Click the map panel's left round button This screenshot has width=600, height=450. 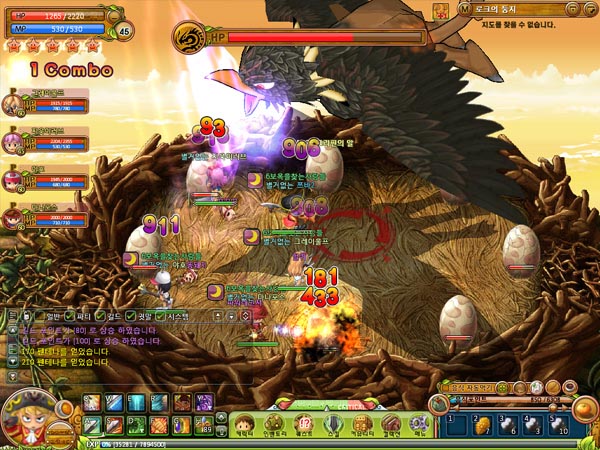pos(465,8)
